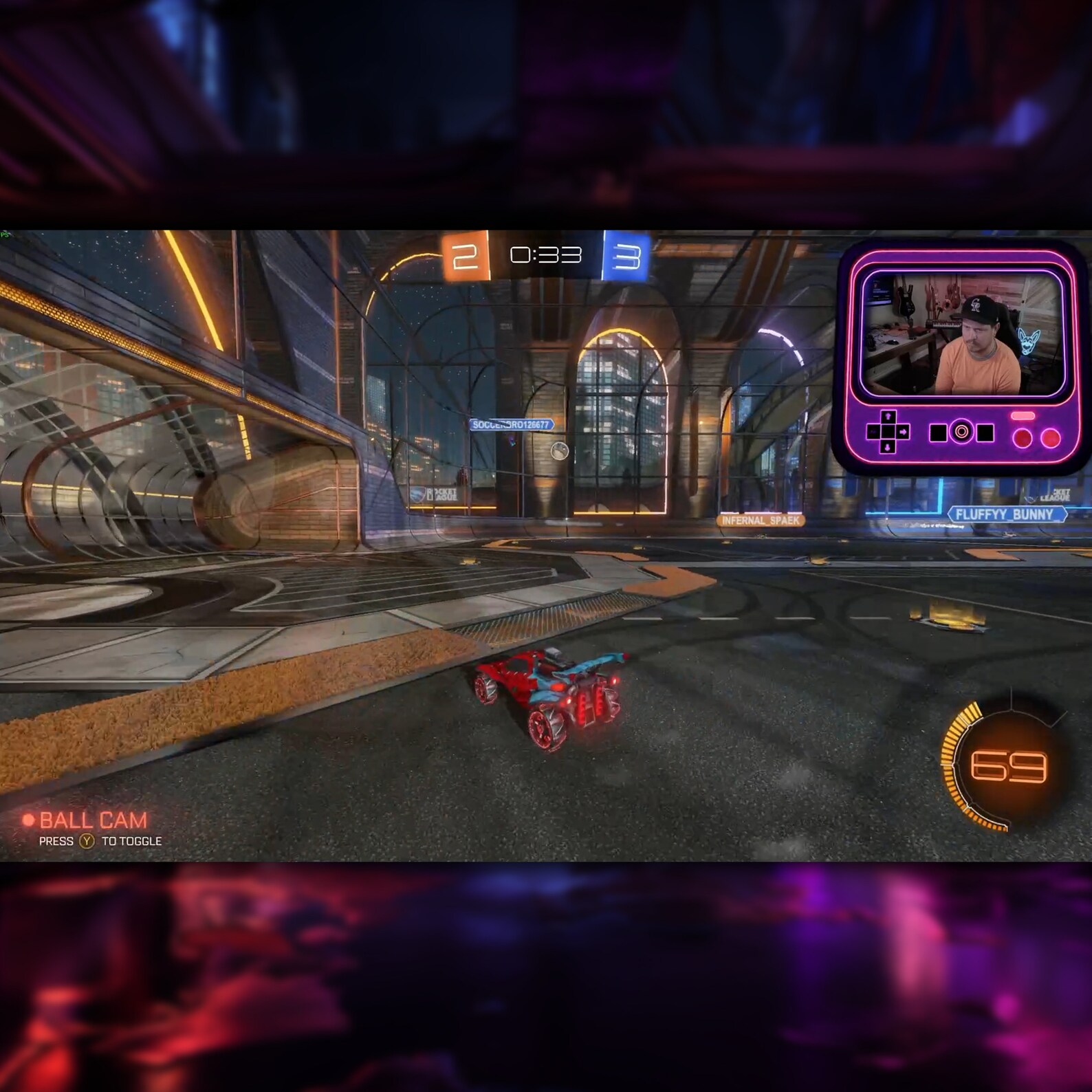Click the up arrow on the overlay d-pad
Viewport: 1092px width, 1092px height.
[888, 416]
